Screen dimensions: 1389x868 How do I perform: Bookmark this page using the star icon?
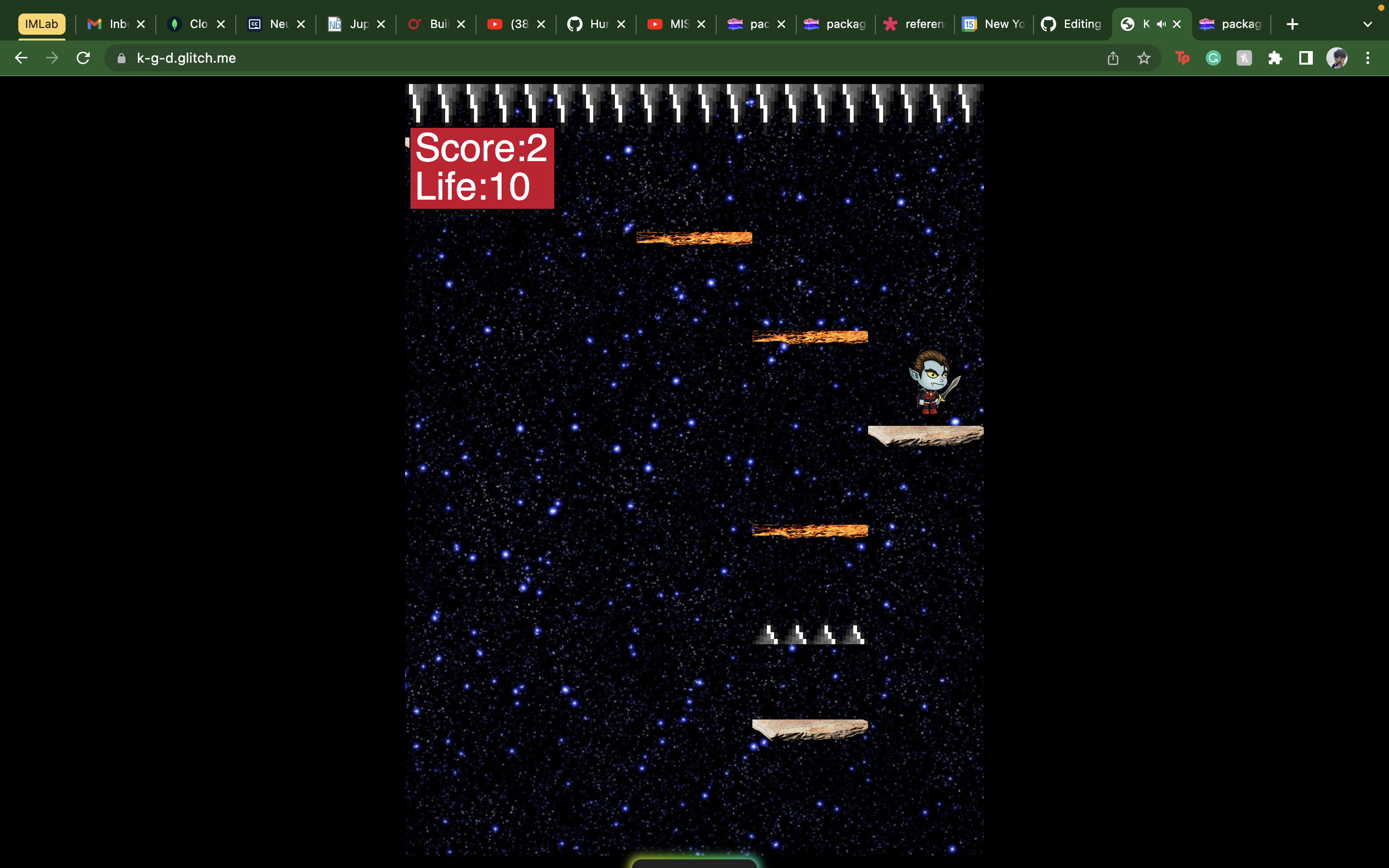[1144, 57]
